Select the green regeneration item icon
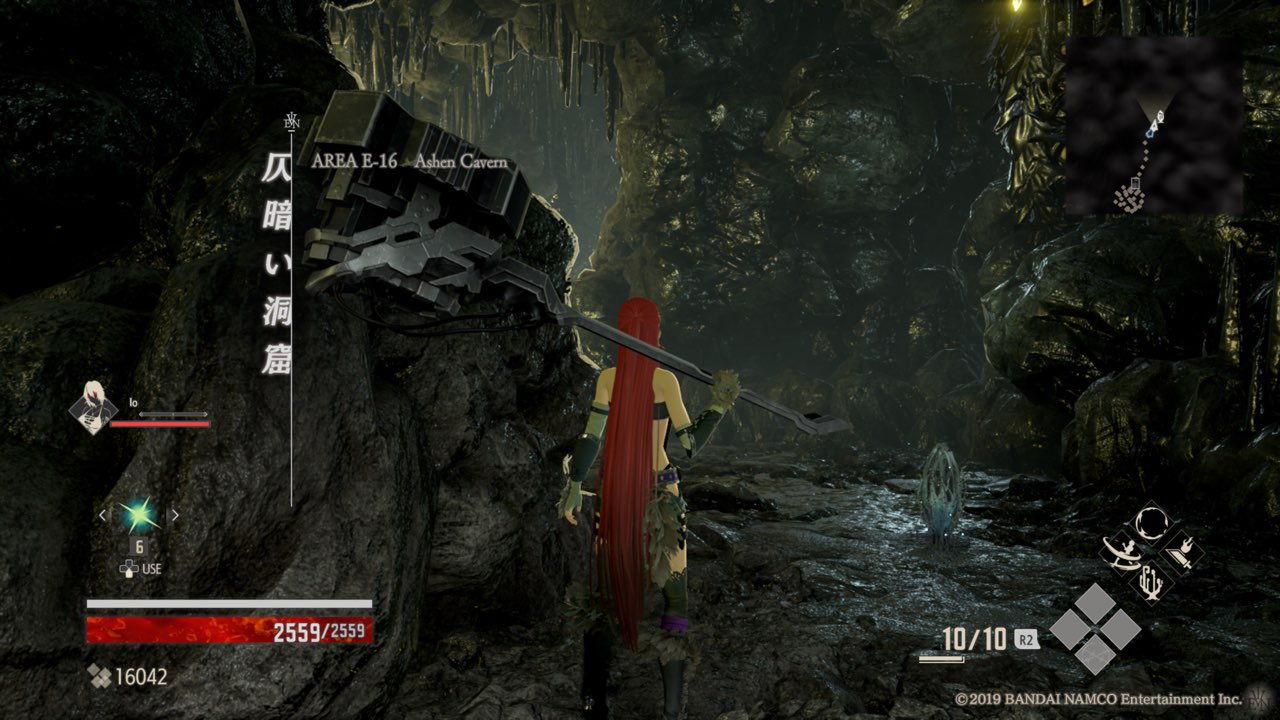The height and width of the screenshot is (720, 1280). 138,515
